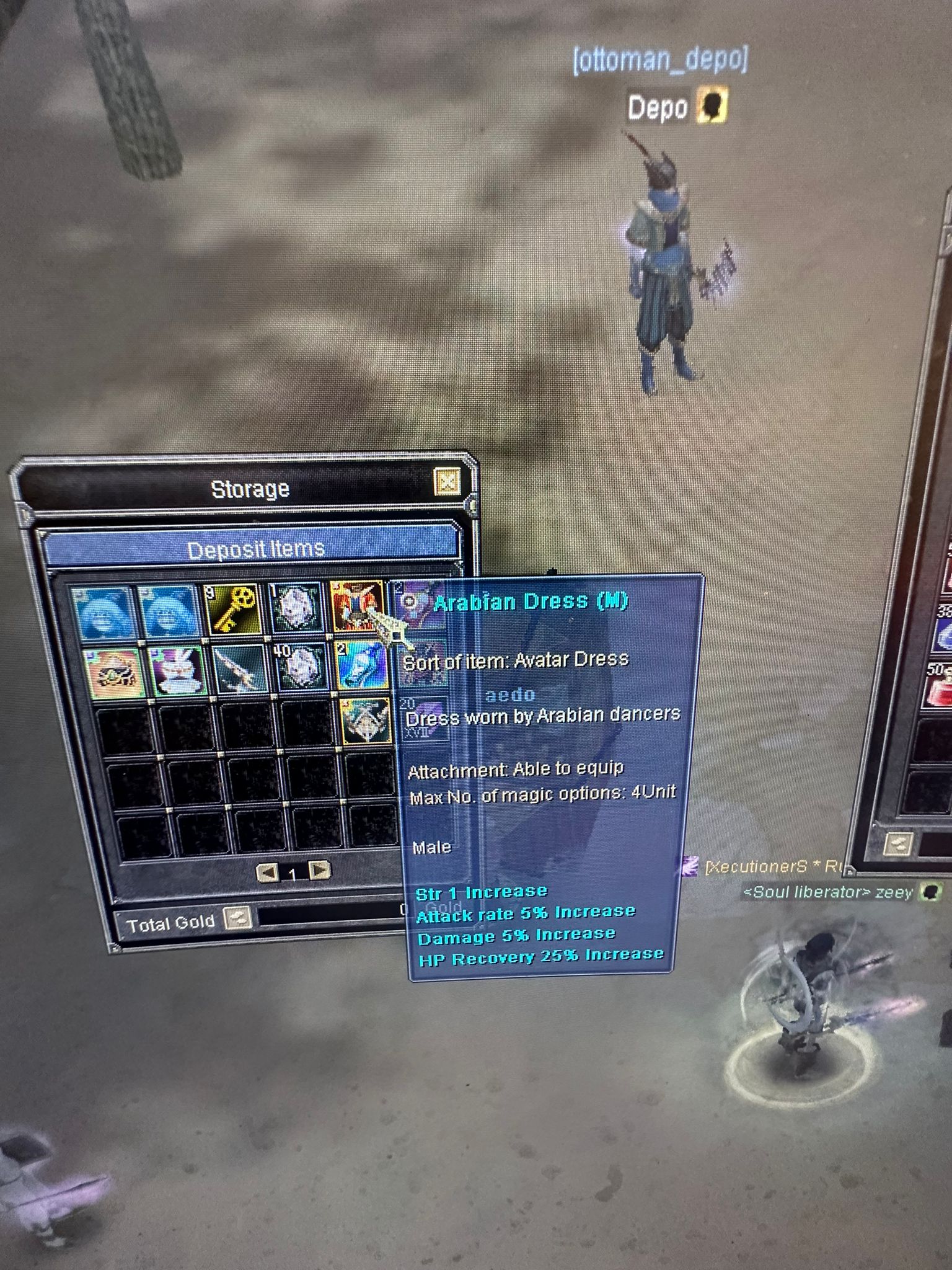The height and width of the screenshot is (1270, 952).
Task: Go to the previous storage page
Action: coord(267,873)
